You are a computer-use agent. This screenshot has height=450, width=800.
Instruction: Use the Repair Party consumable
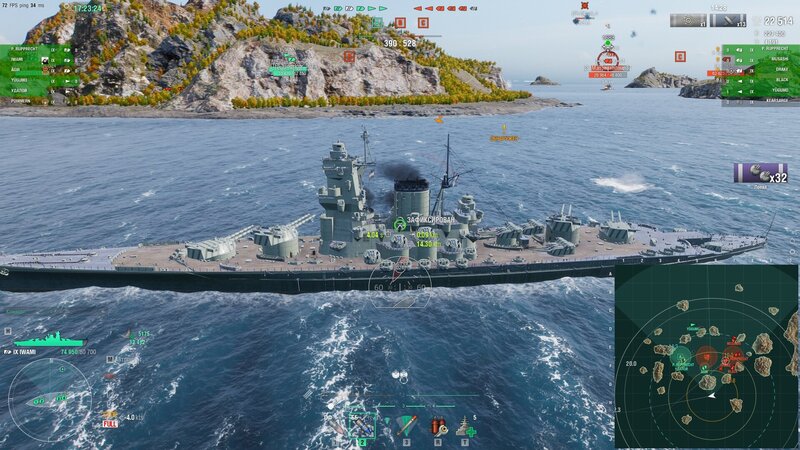(x=465, y=427)
